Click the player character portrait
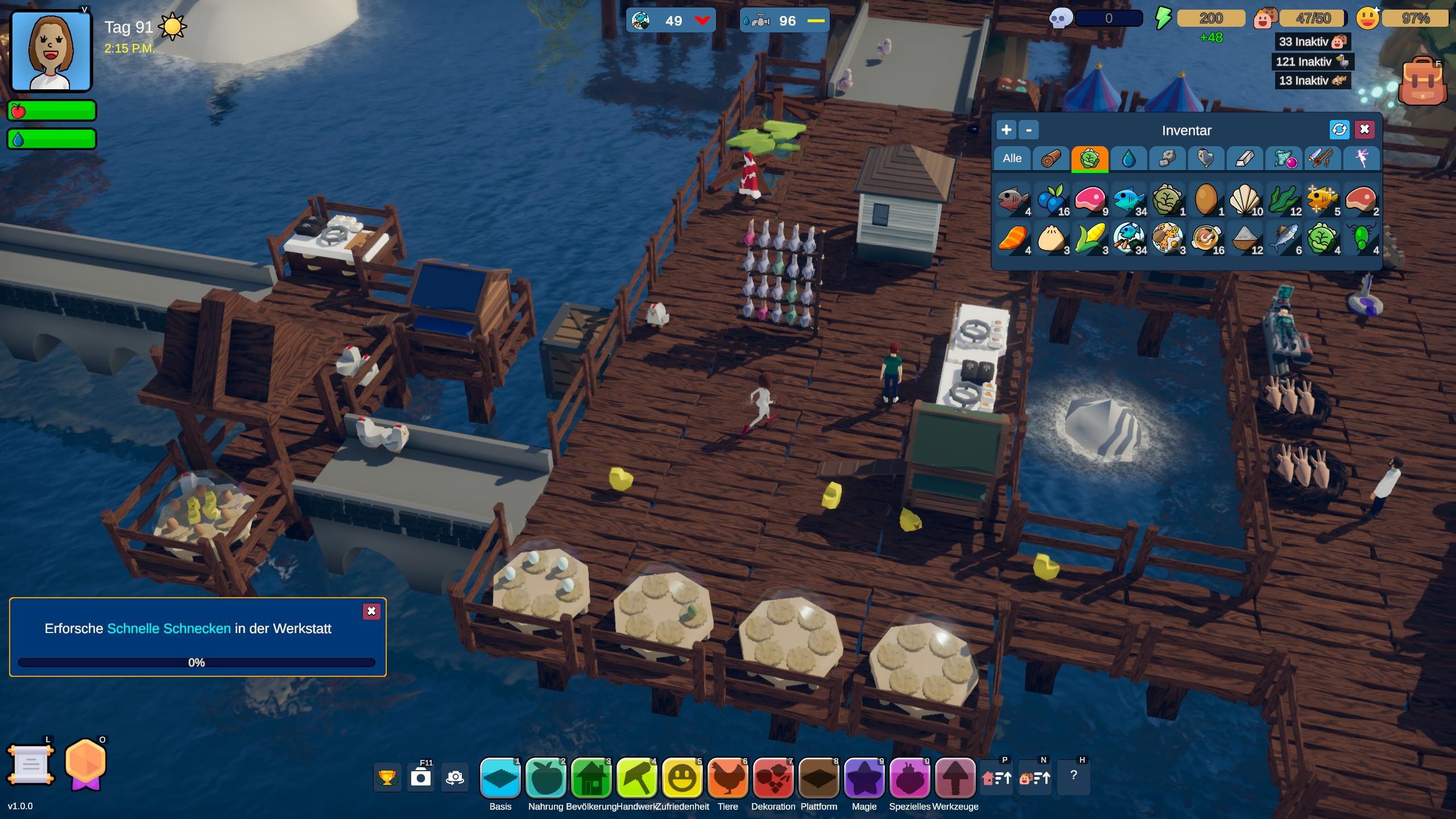 click(51, 51)
